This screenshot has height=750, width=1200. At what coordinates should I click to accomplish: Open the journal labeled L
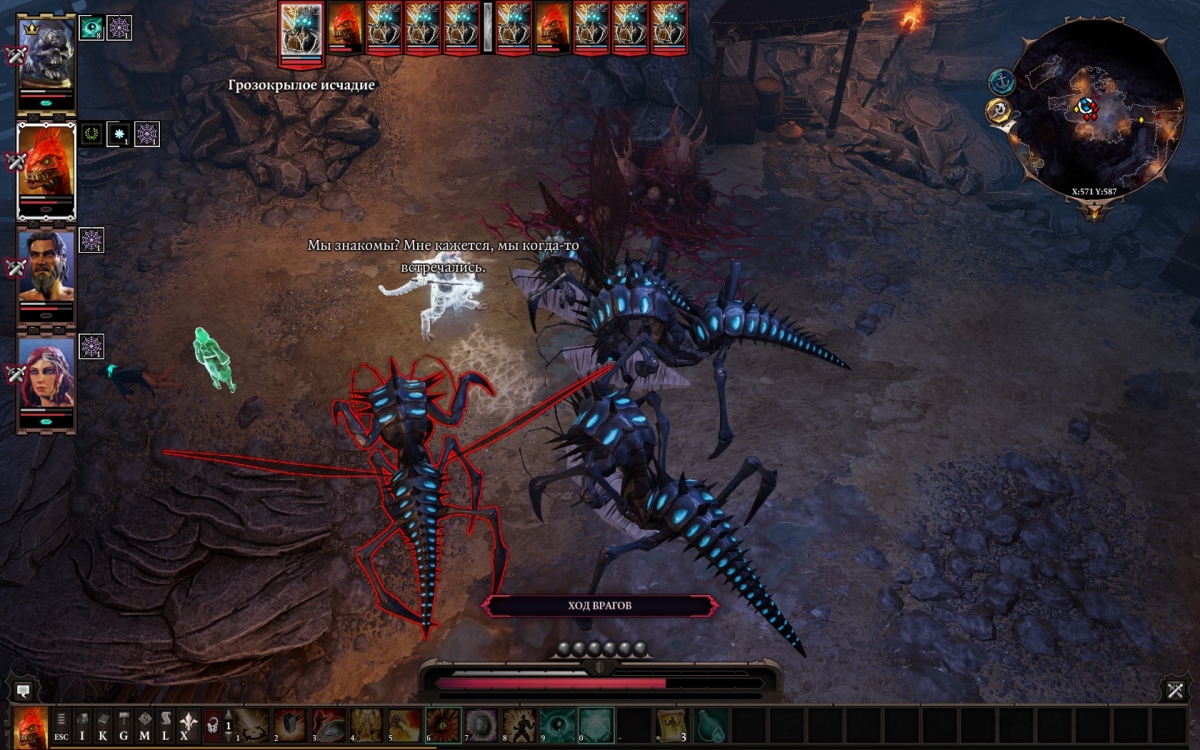tap(166, 724)
